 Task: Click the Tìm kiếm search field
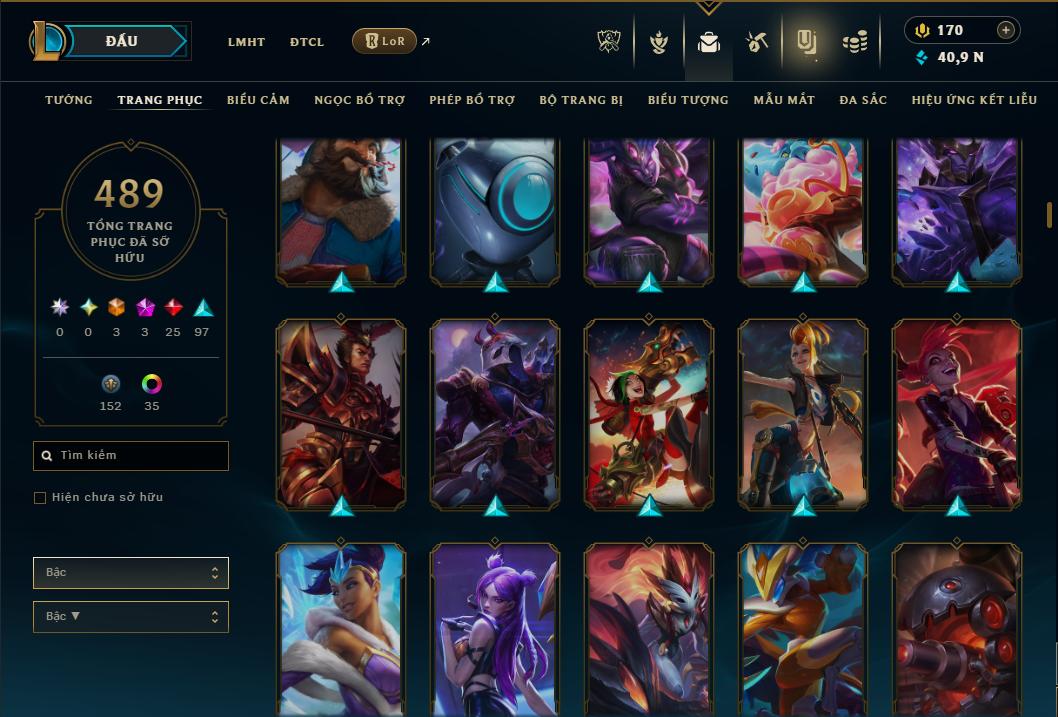click(x=131, y=456)
